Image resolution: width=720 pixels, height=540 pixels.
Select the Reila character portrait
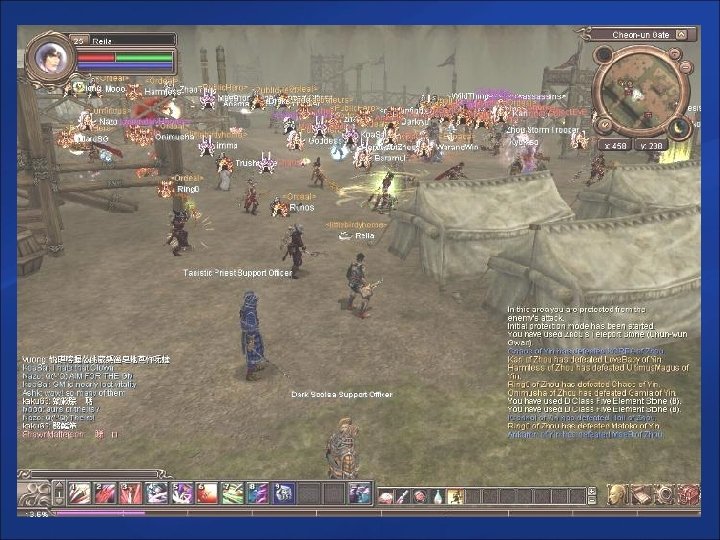(47, 56)
